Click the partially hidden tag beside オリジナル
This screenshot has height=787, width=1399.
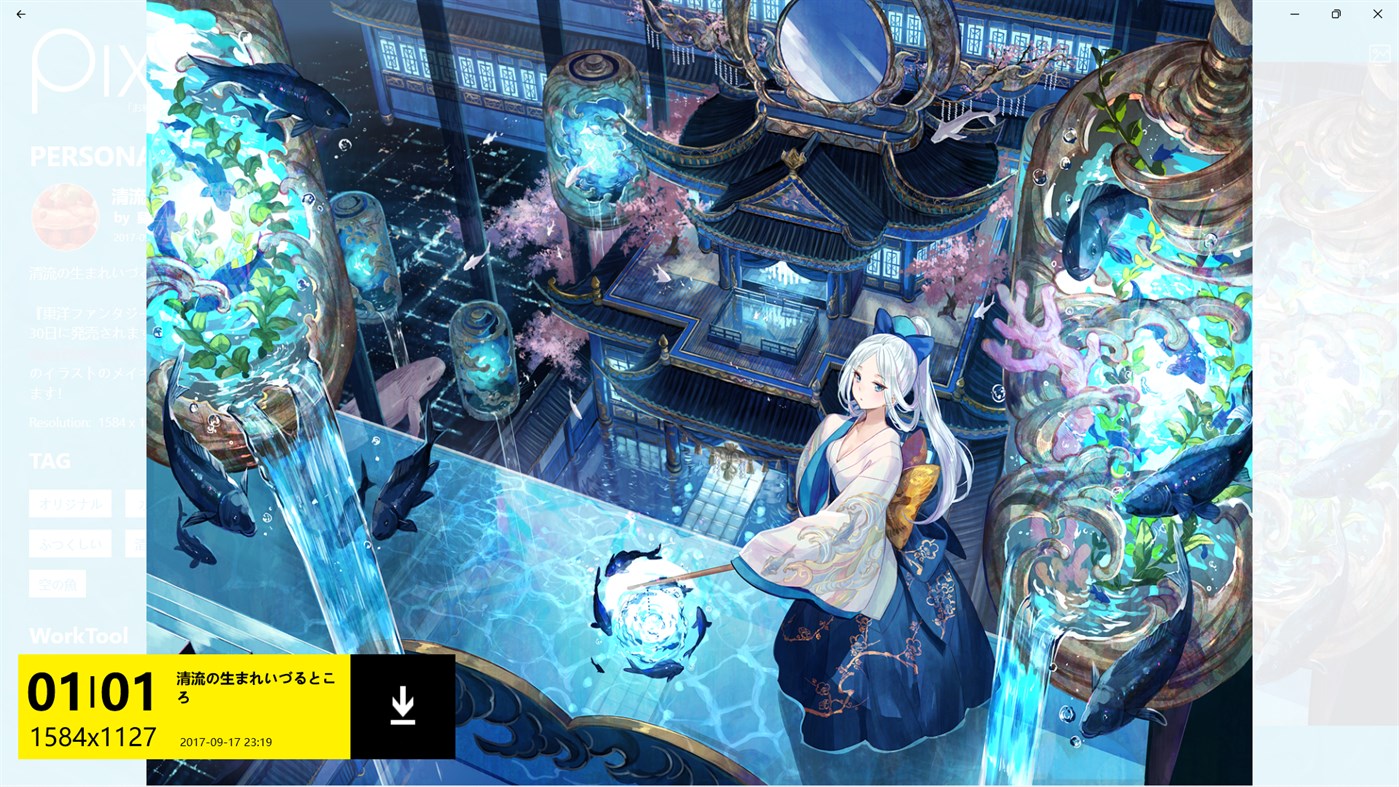(x=135, y=504)
